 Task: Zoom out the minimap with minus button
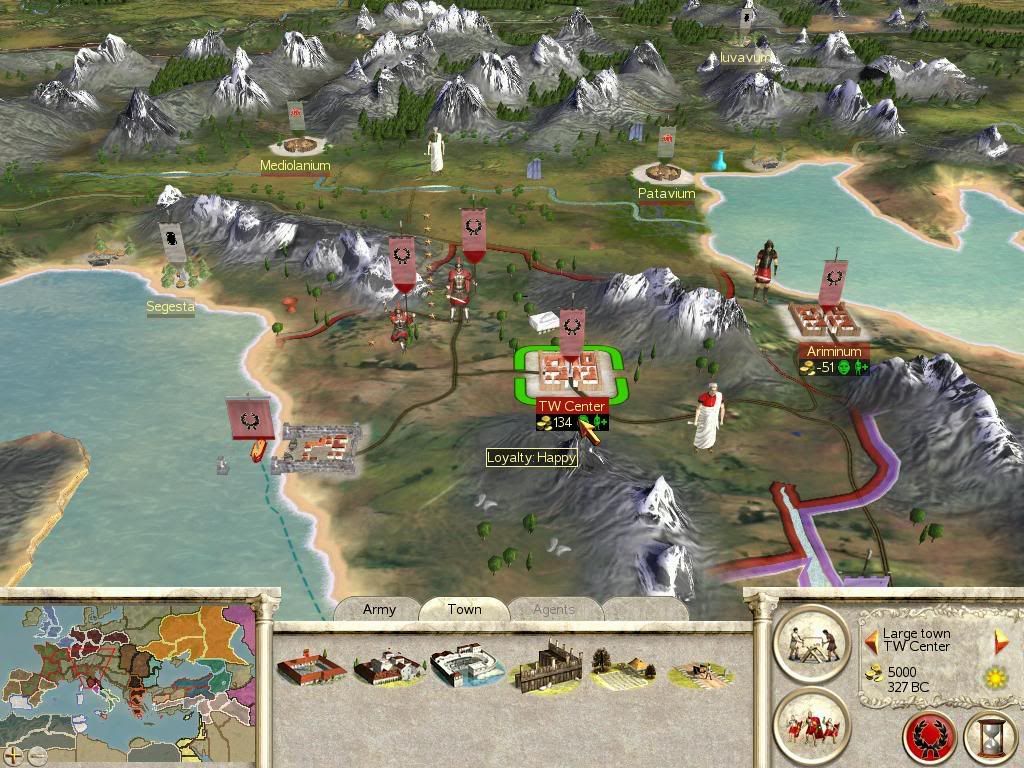36,755
